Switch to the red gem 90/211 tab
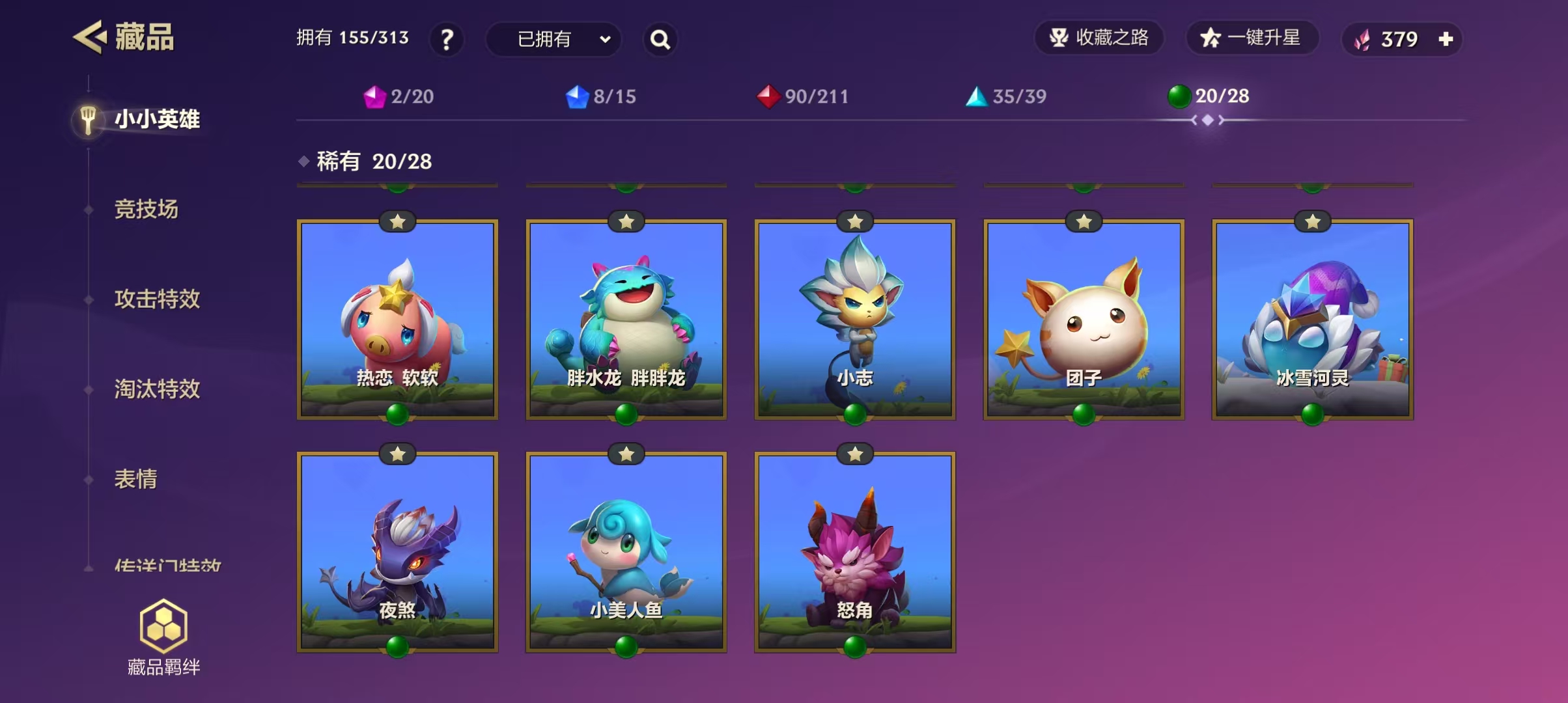The height and width of the screenshot is (703, 1568). [804, 97]
